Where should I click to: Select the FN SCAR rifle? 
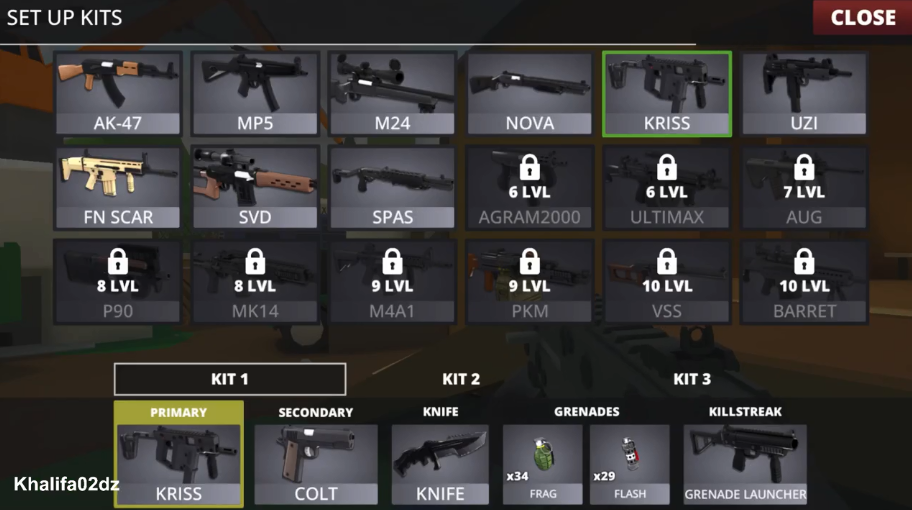click(x=118, y=187)
